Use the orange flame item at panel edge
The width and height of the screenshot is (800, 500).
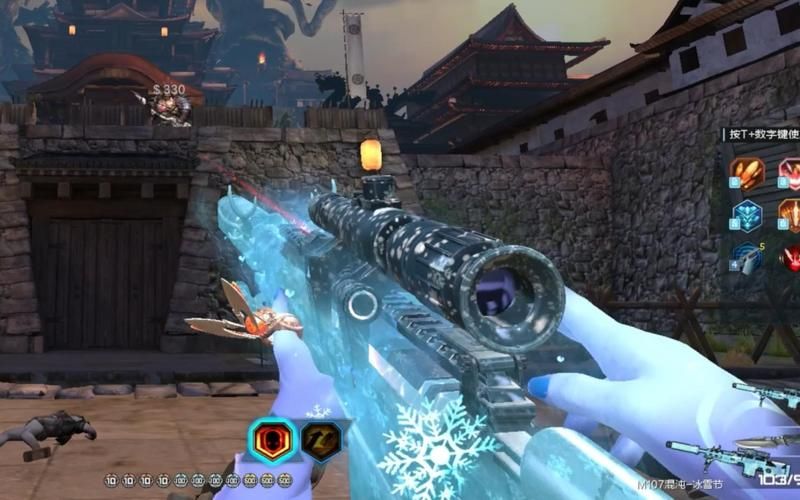pyautogui.click(x=790, y=214)
